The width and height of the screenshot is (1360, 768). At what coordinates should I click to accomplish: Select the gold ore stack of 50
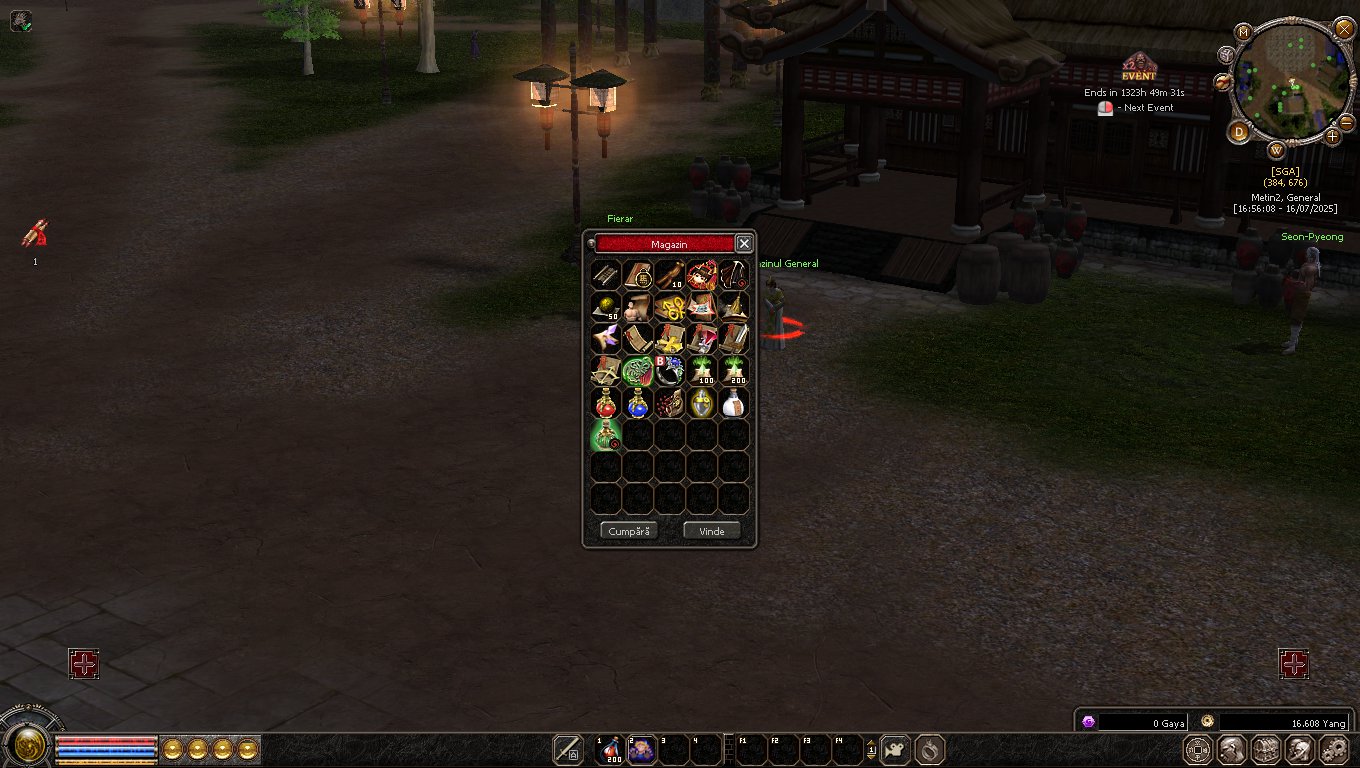pyautogui.click(x=606, y=306)
